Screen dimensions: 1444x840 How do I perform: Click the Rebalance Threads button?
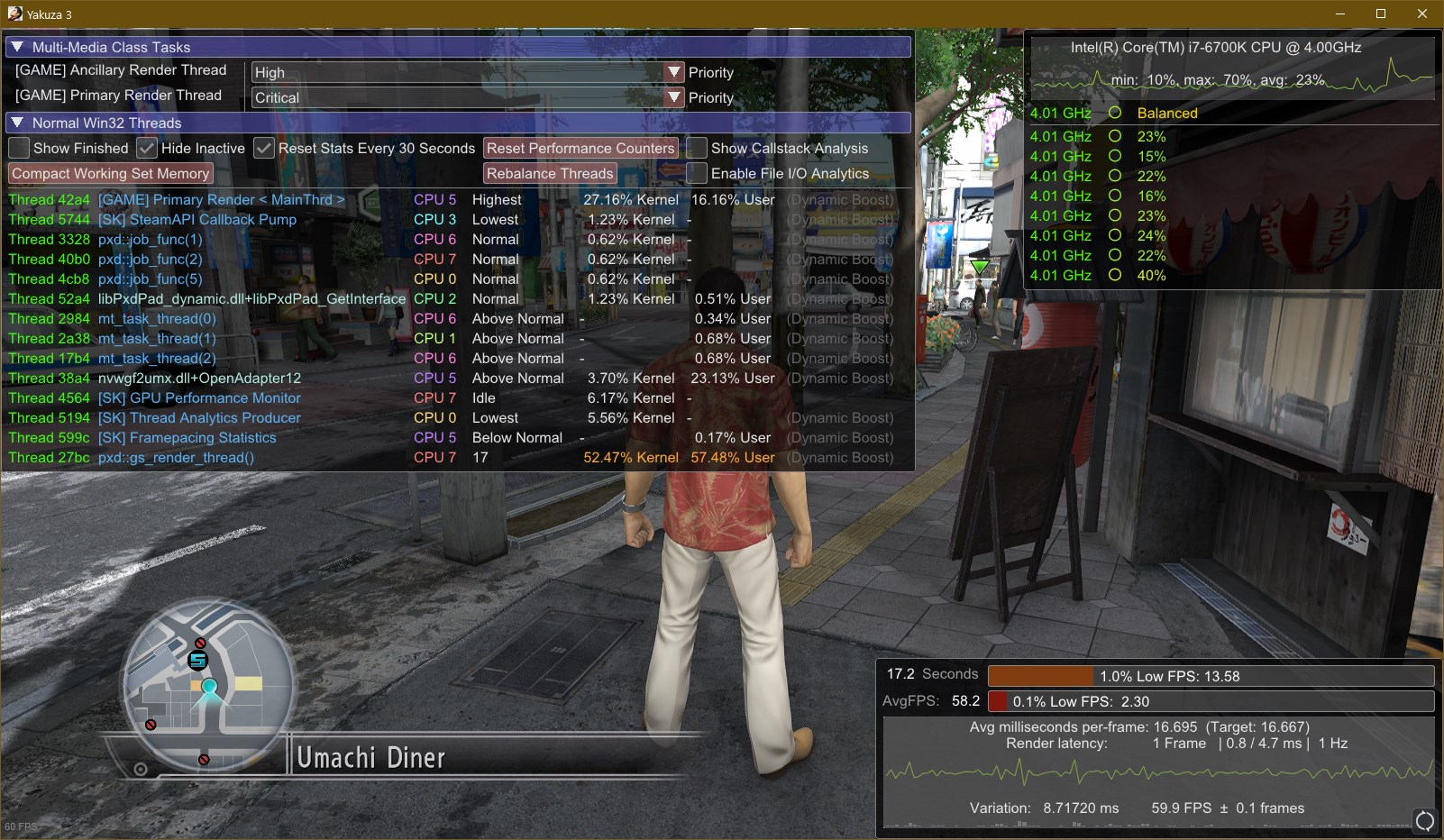[x=550, y=174]
